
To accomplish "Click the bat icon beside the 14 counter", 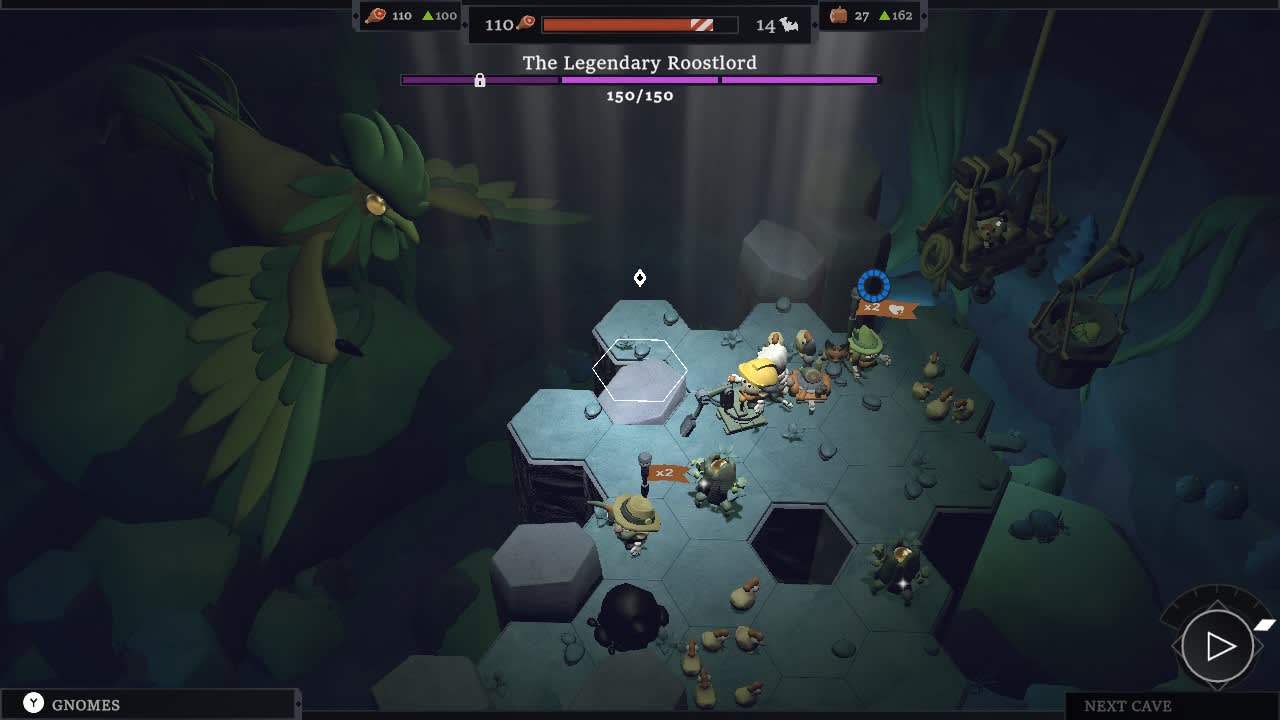I will tap(789, 25).
